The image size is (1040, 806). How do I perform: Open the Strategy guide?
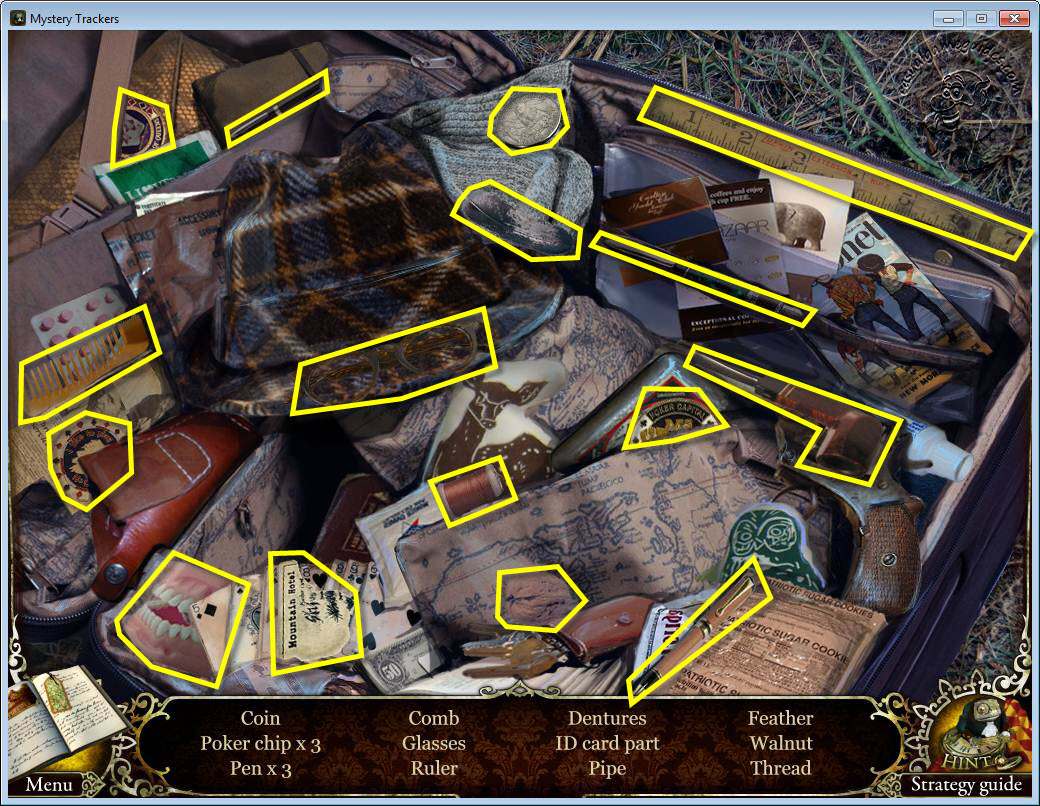[966, 784]
